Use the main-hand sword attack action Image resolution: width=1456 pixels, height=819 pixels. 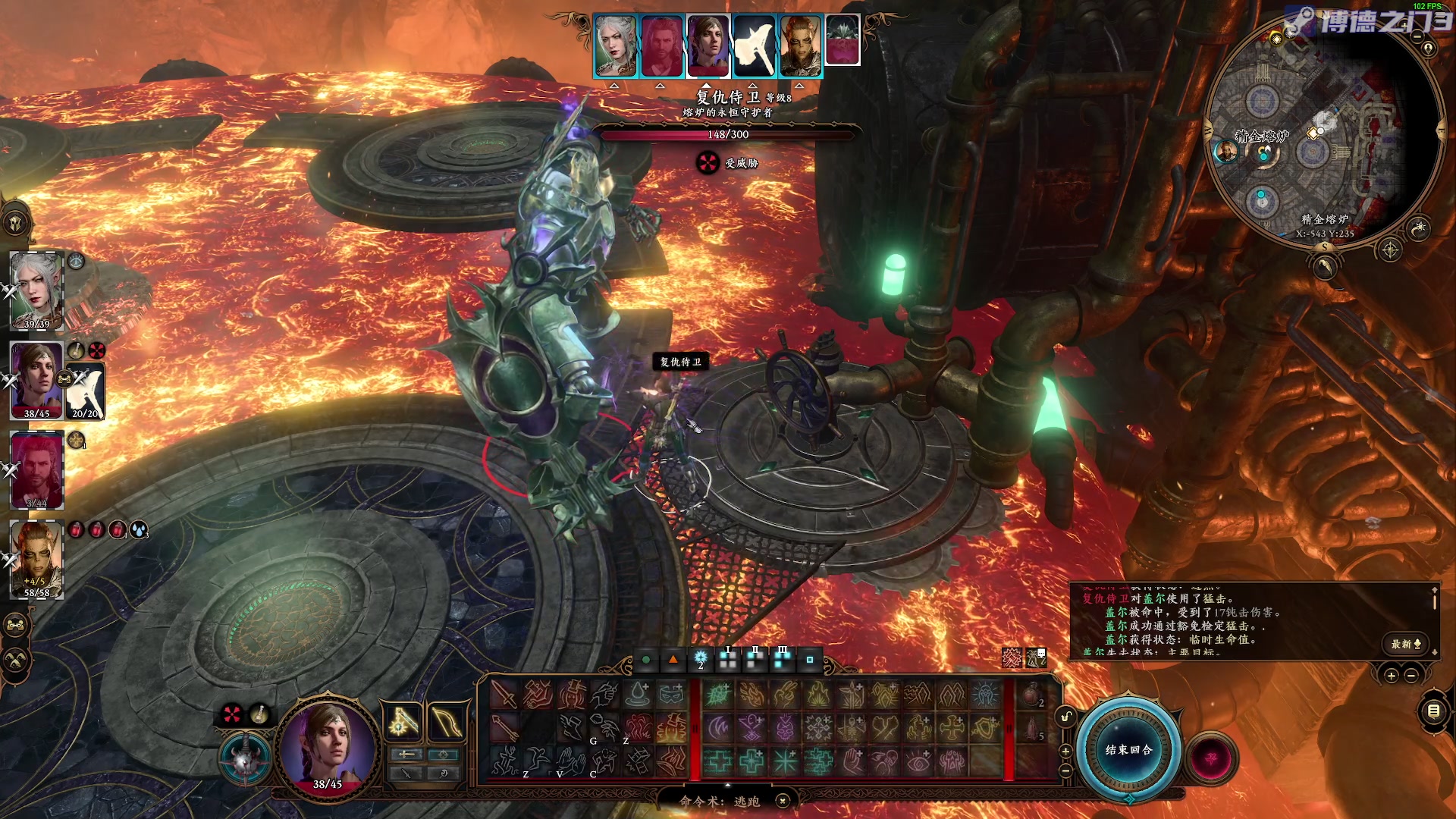[x=503, y=694]
